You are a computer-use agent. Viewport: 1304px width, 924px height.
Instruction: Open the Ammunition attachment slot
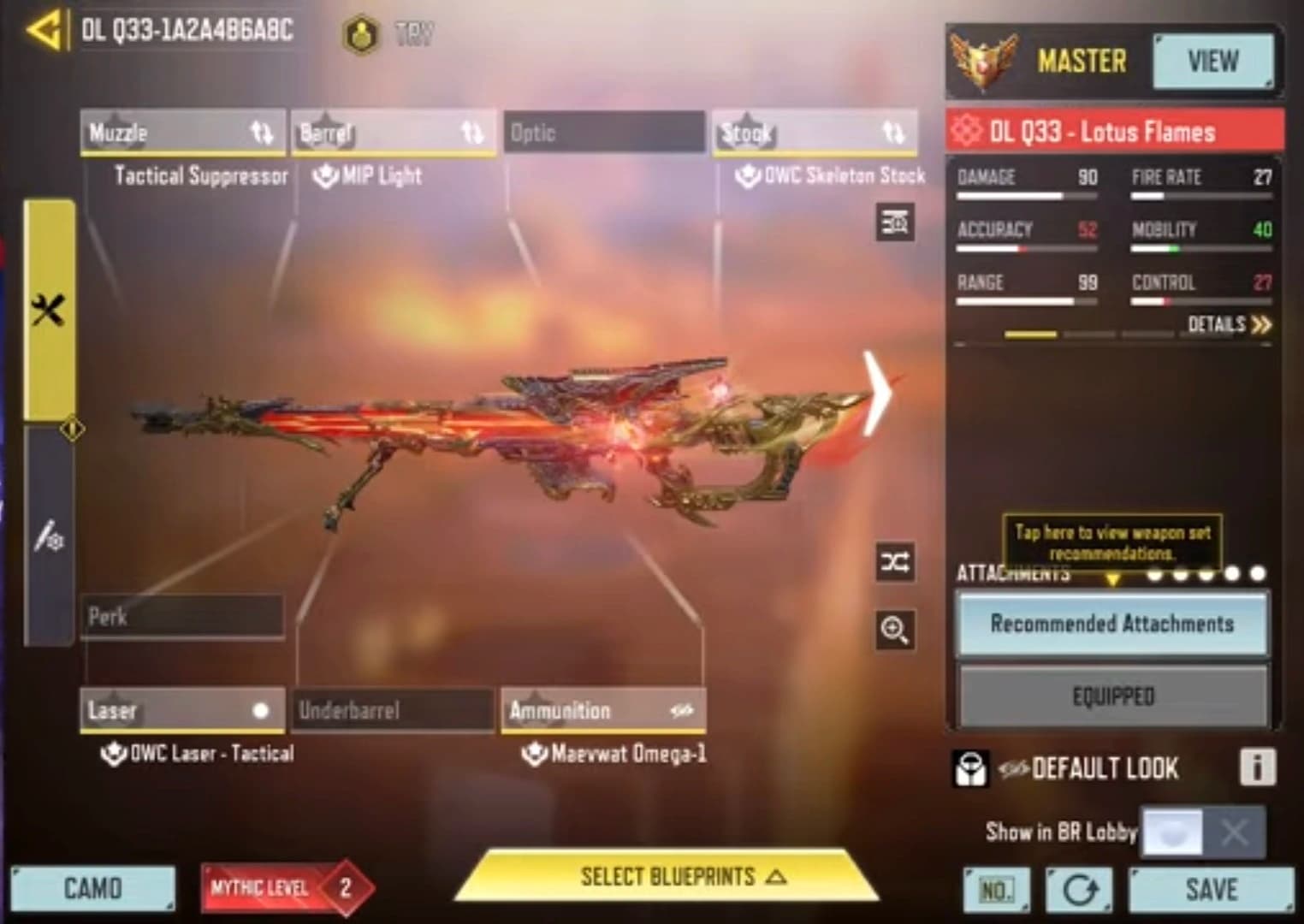603,710
